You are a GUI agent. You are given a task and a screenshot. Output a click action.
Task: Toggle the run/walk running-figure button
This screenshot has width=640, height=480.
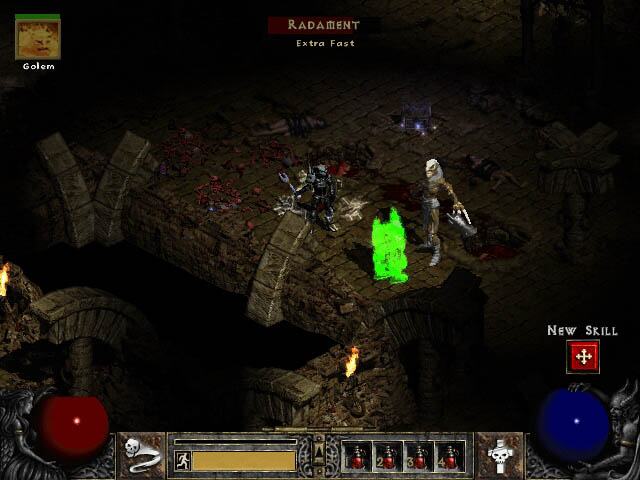[x=182, y=461]
